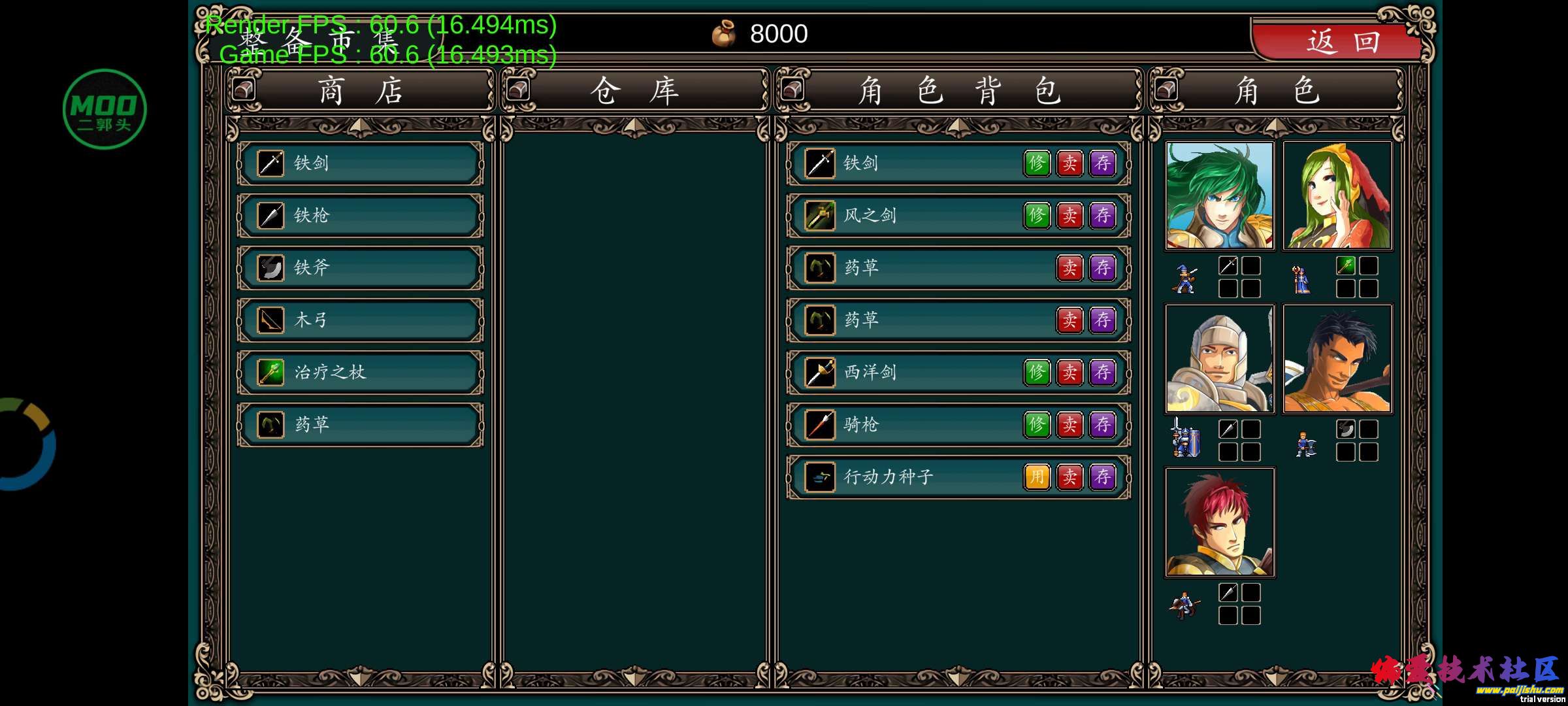Pick the dark-haired axe fighter portrait

tap(1337, 359)
